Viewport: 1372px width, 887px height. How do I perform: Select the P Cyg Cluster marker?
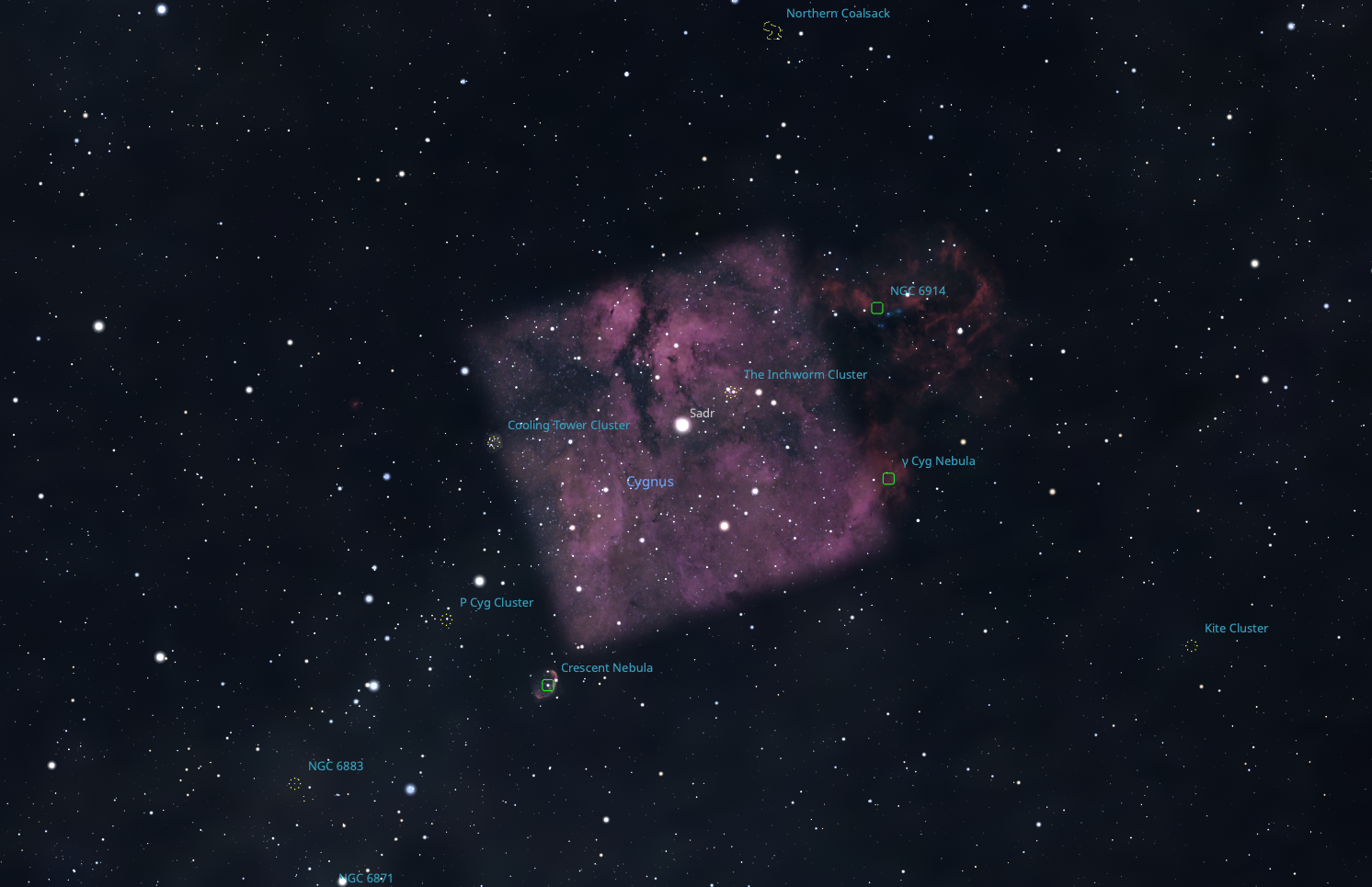pos(446,620)
